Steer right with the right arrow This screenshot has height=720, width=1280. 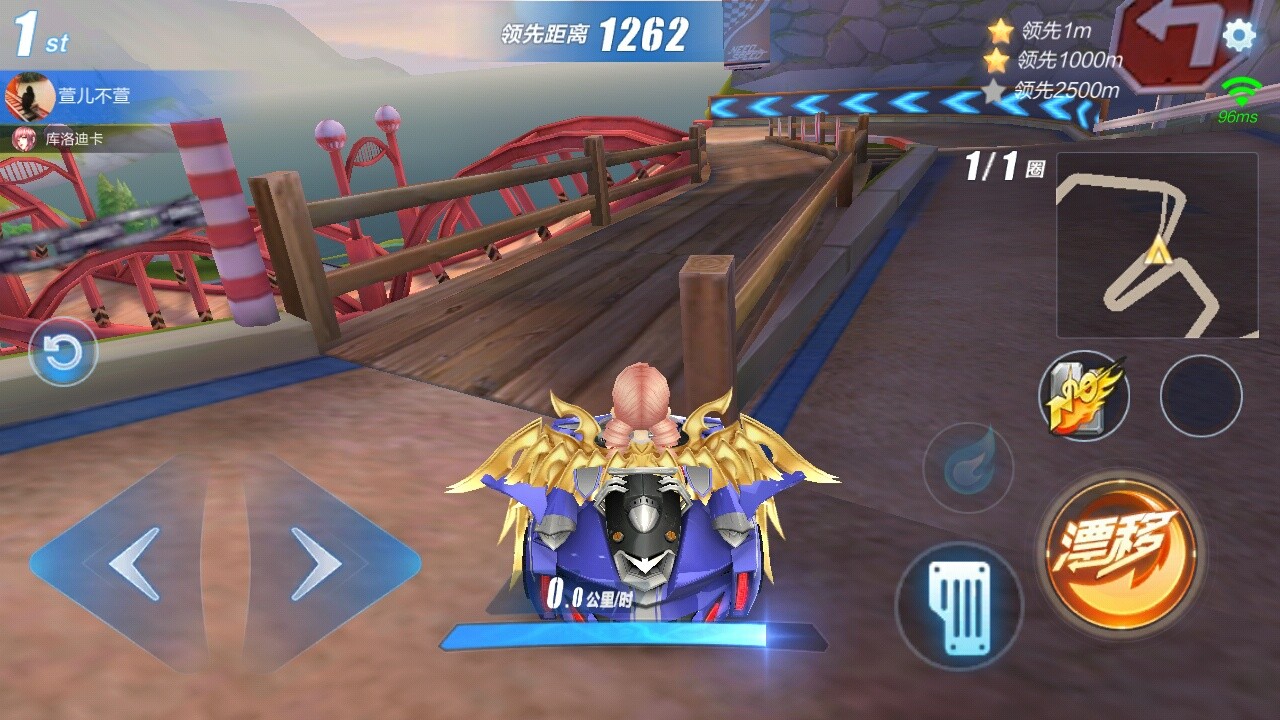tap(316, 564)
